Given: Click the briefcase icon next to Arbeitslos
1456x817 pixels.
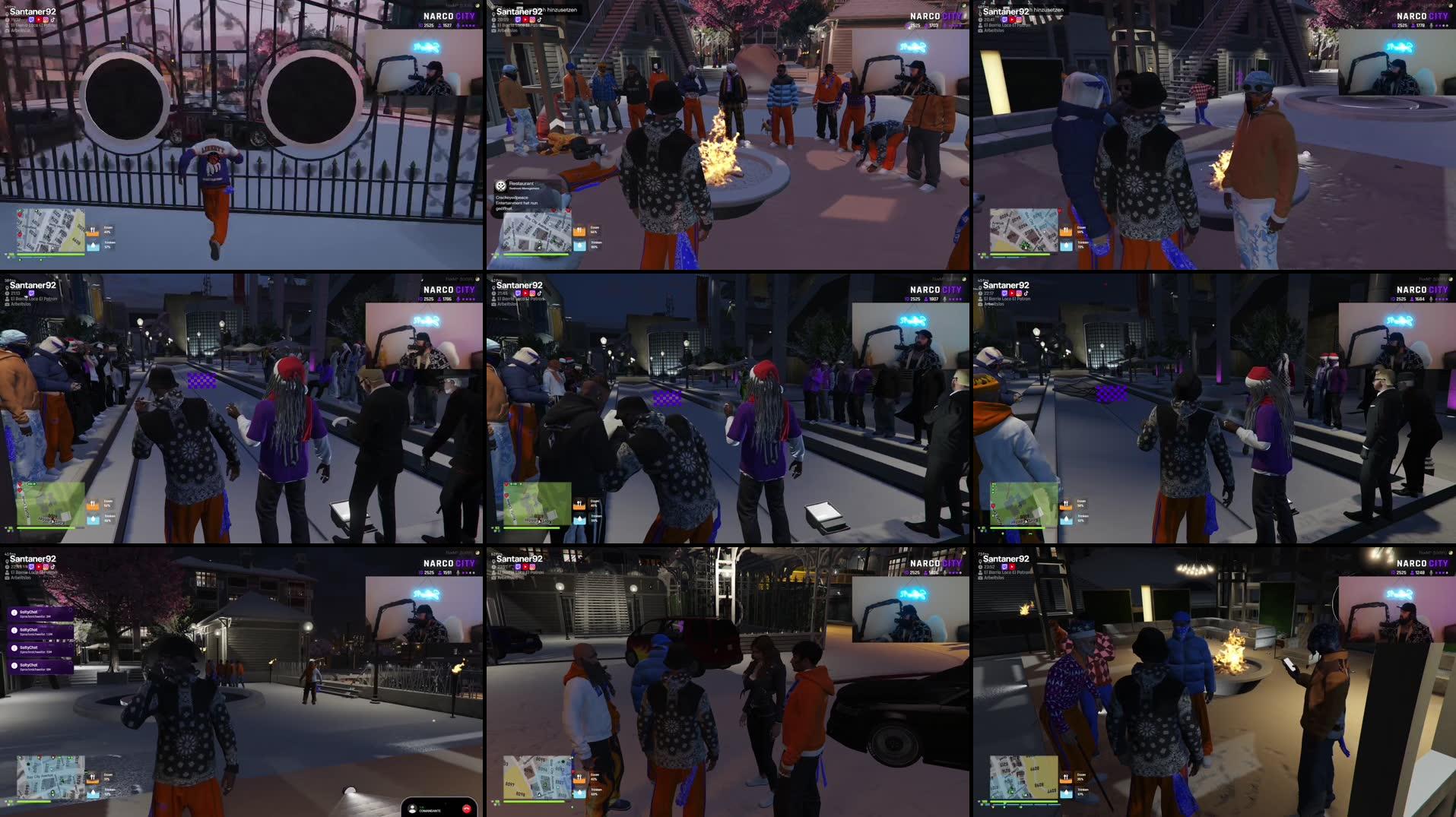Looking at the screenshot, I should coord(7,30).
